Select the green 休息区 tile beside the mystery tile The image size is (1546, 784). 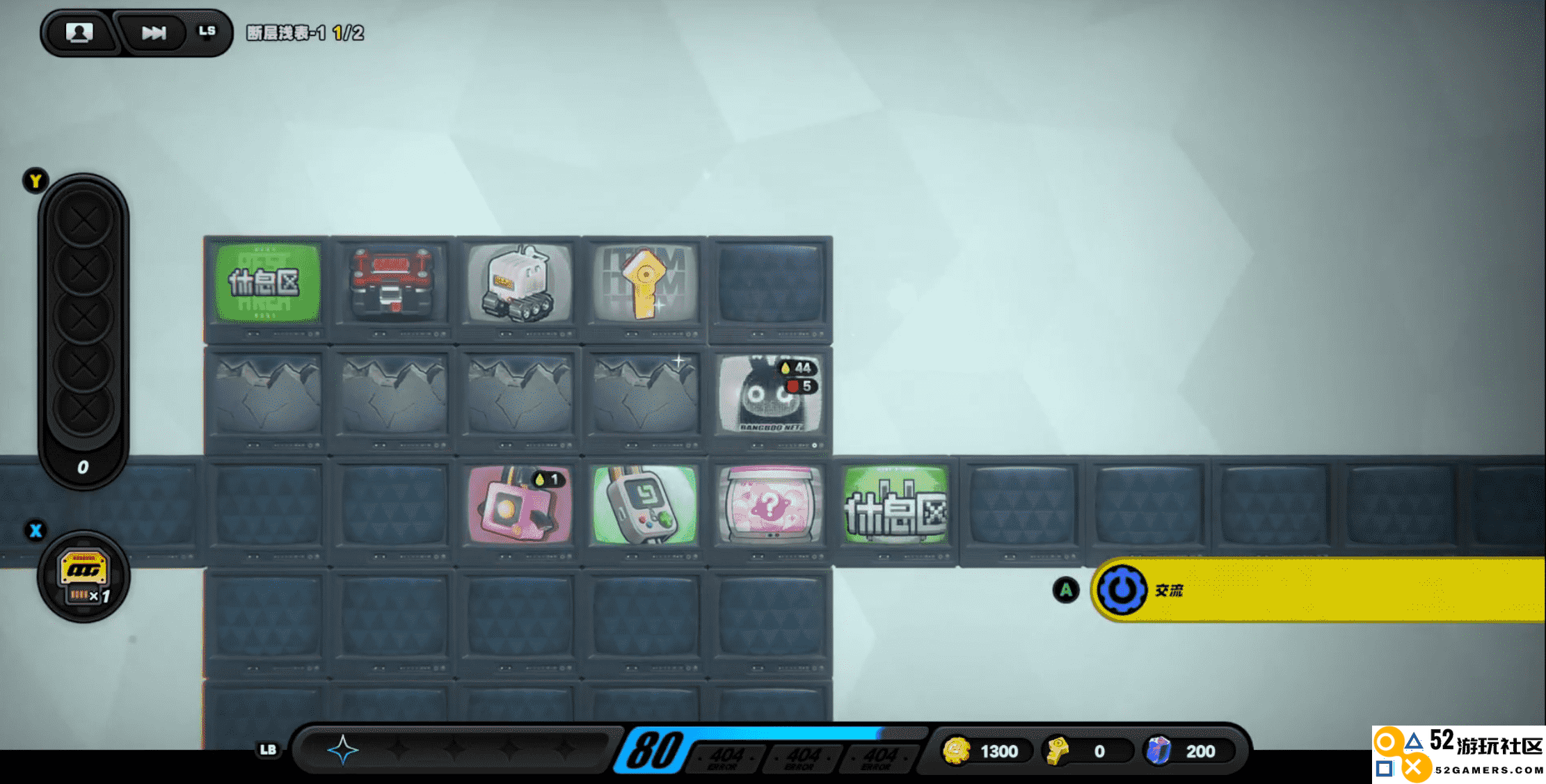[x=896, y=504]
